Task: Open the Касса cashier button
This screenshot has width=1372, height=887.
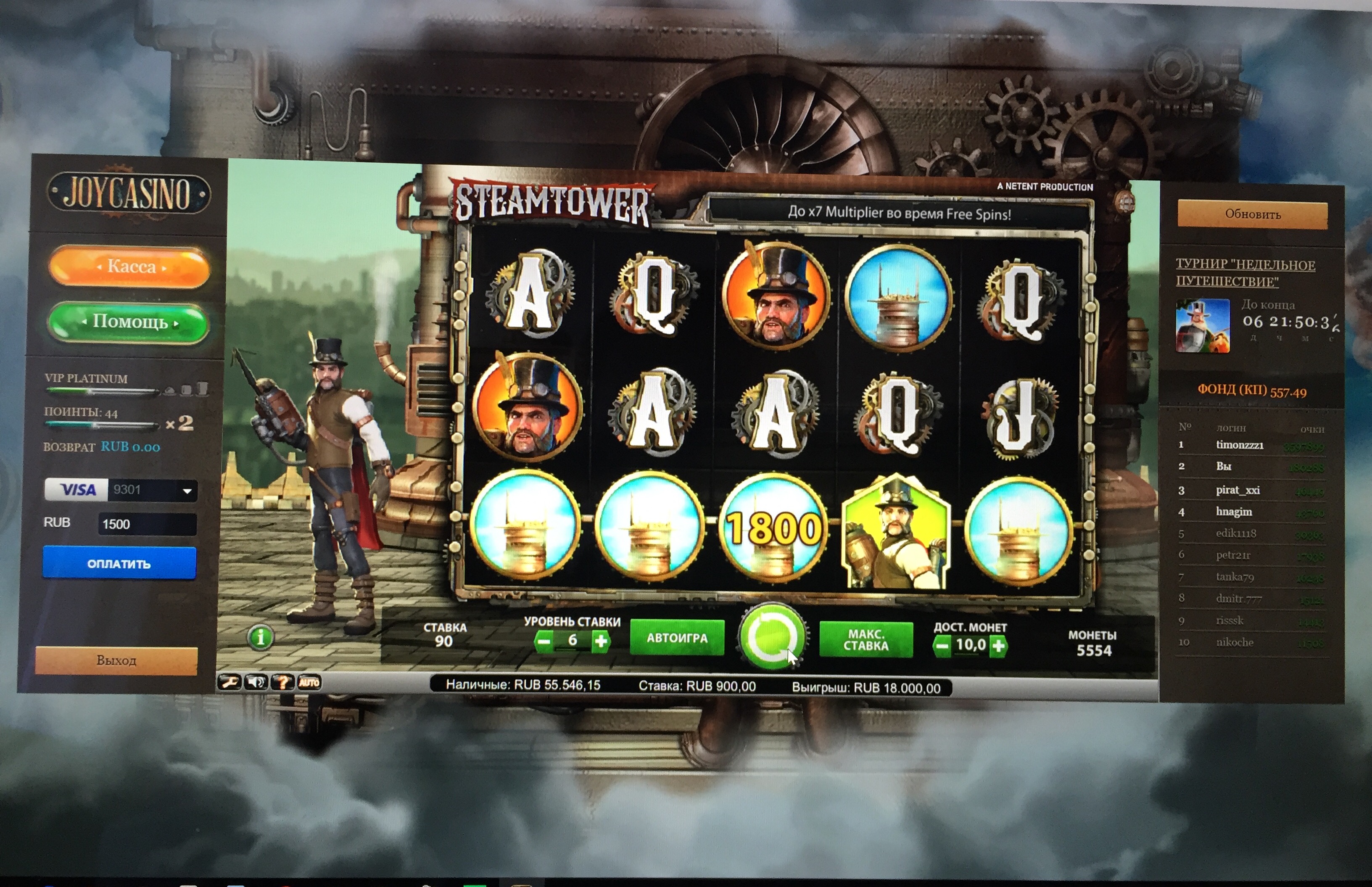Action: pyautogui.click(x=130, y=267)
